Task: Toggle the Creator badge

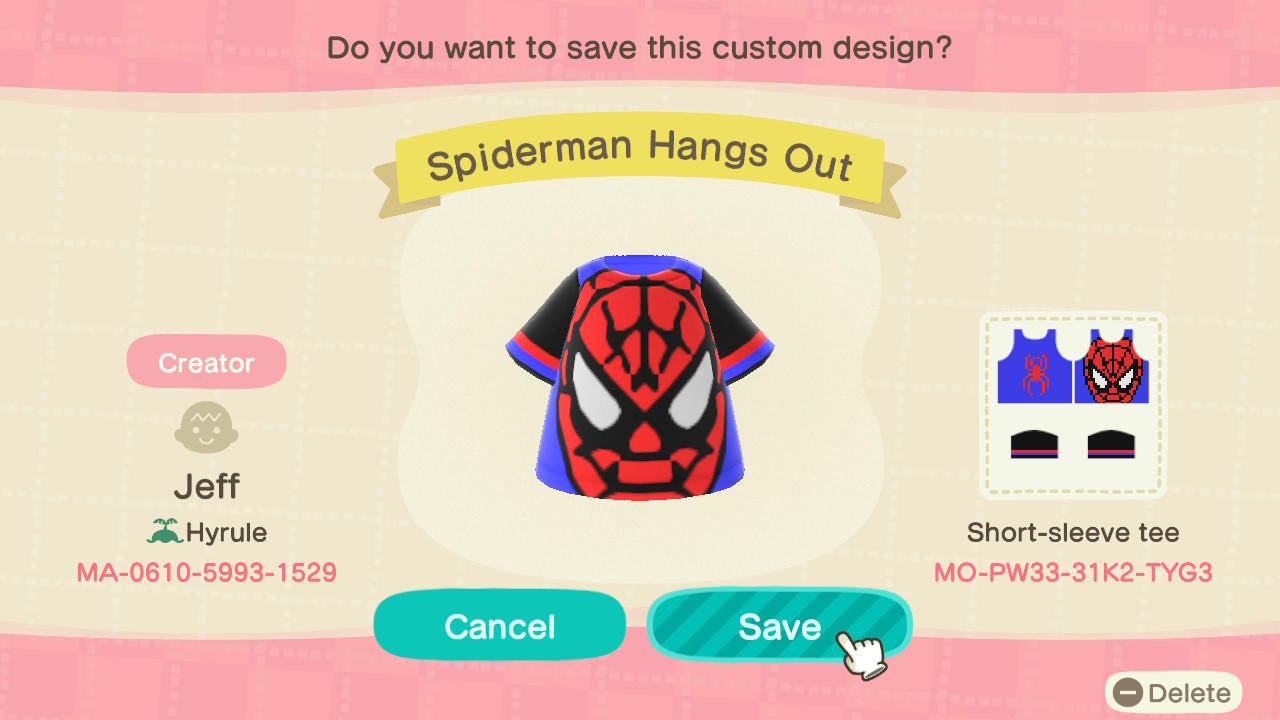Action: (x=206, y=361)
